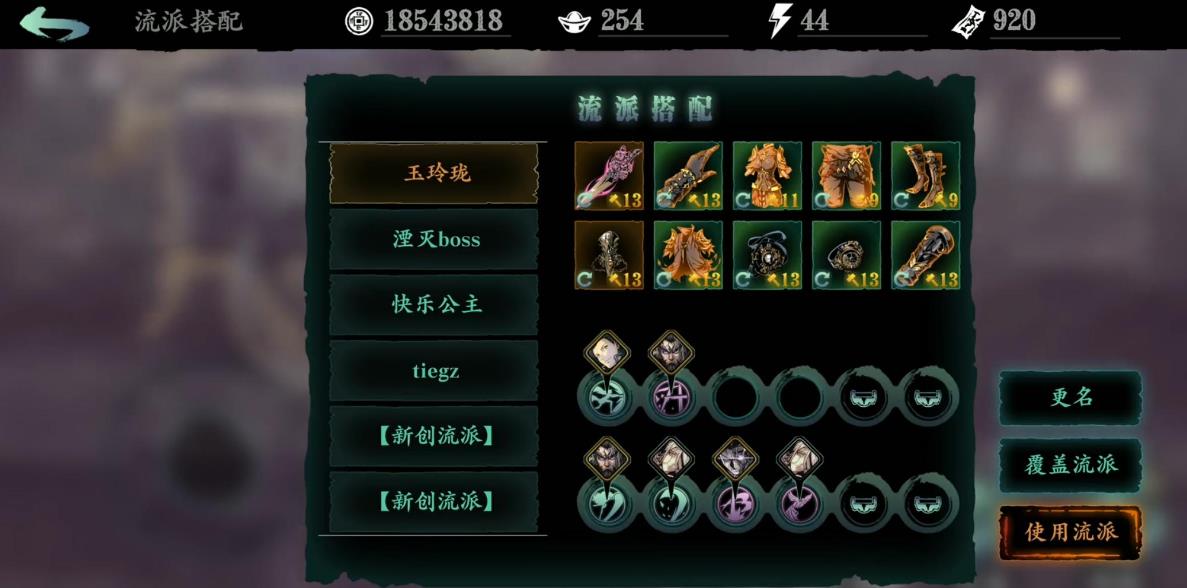Go back with the arrow button
Viewport: 1187px width, 588px height.
[x=54, y=23]
